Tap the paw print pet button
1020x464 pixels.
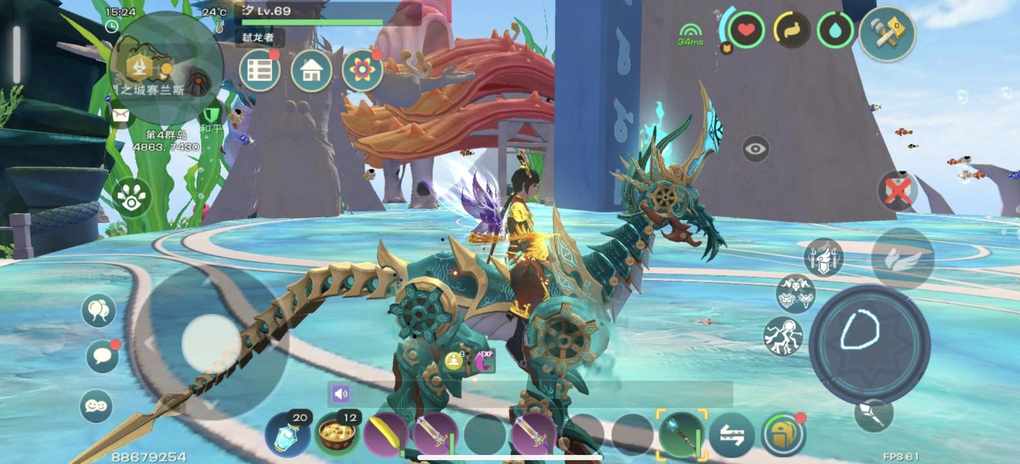[x=131, y=197]
